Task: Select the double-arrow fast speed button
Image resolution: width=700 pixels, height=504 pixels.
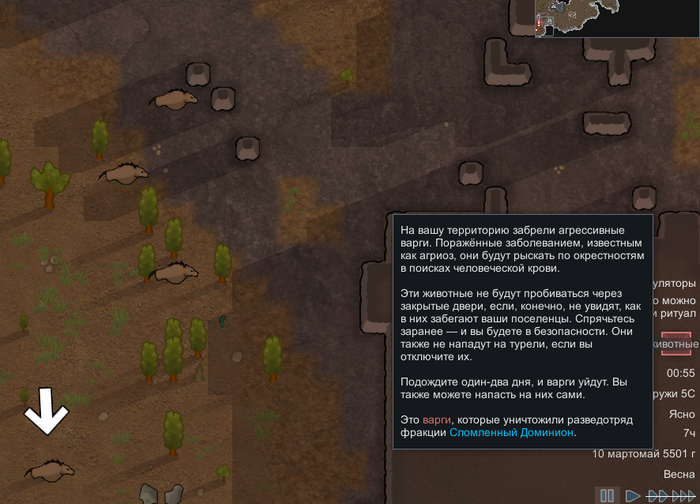Action: 657,495
